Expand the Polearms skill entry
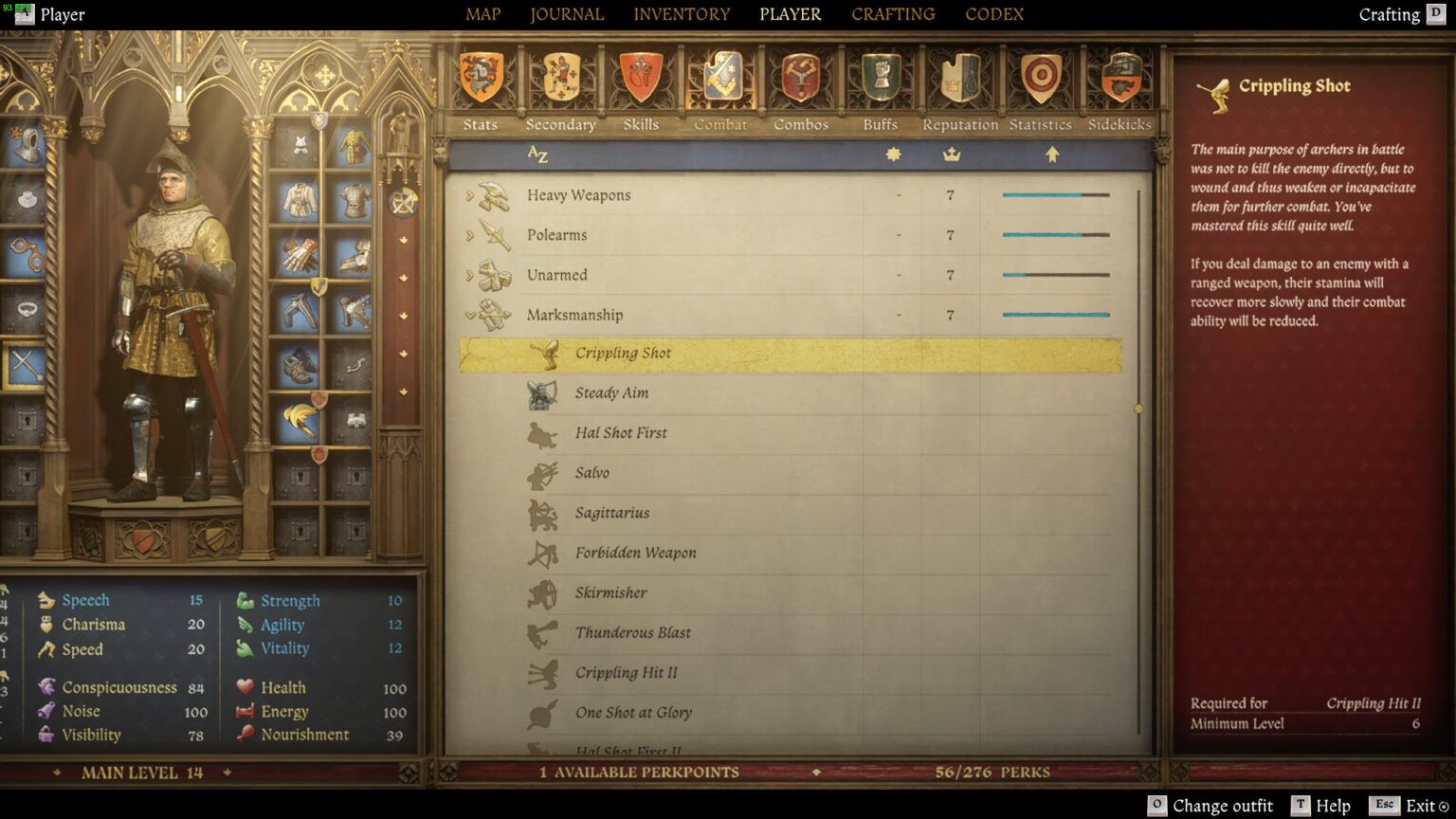This screenshot has width=1456, height=819. point(468,235)
